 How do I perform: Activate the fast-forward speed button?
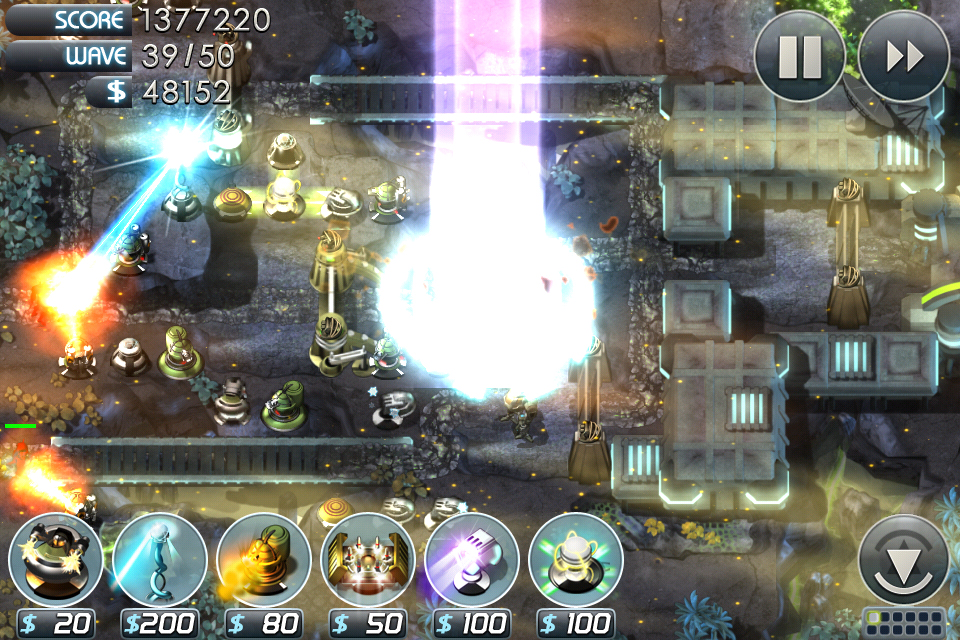(904, 56)
